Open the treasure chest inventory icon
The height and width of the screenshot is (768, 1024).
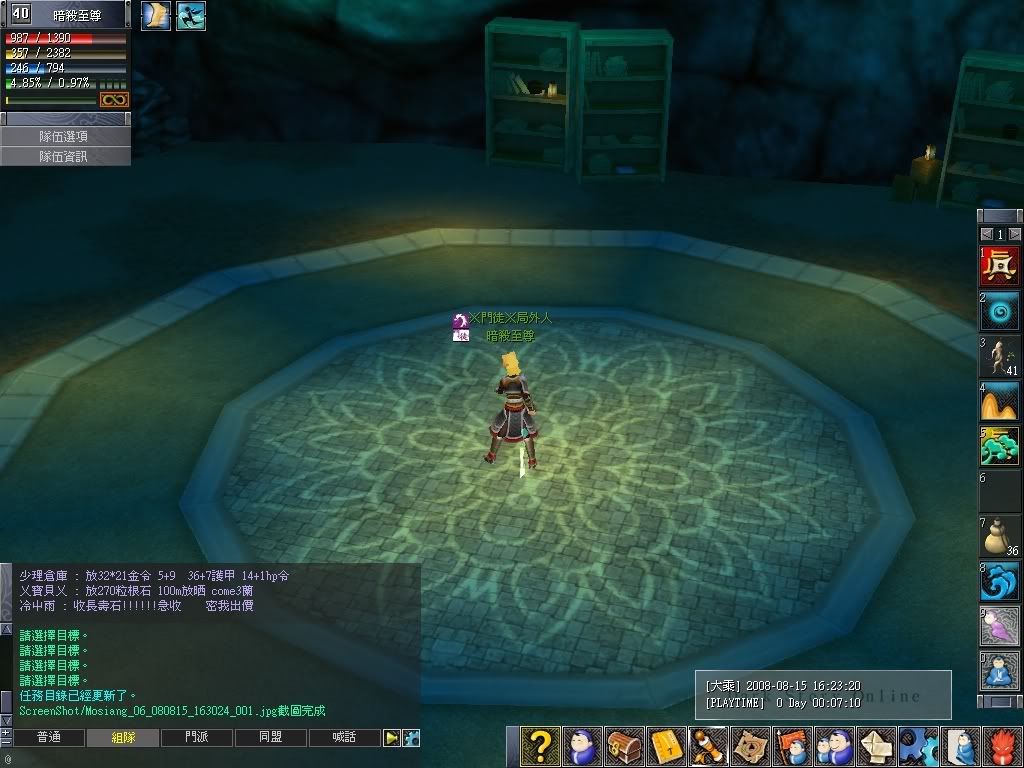click(623, 746)
